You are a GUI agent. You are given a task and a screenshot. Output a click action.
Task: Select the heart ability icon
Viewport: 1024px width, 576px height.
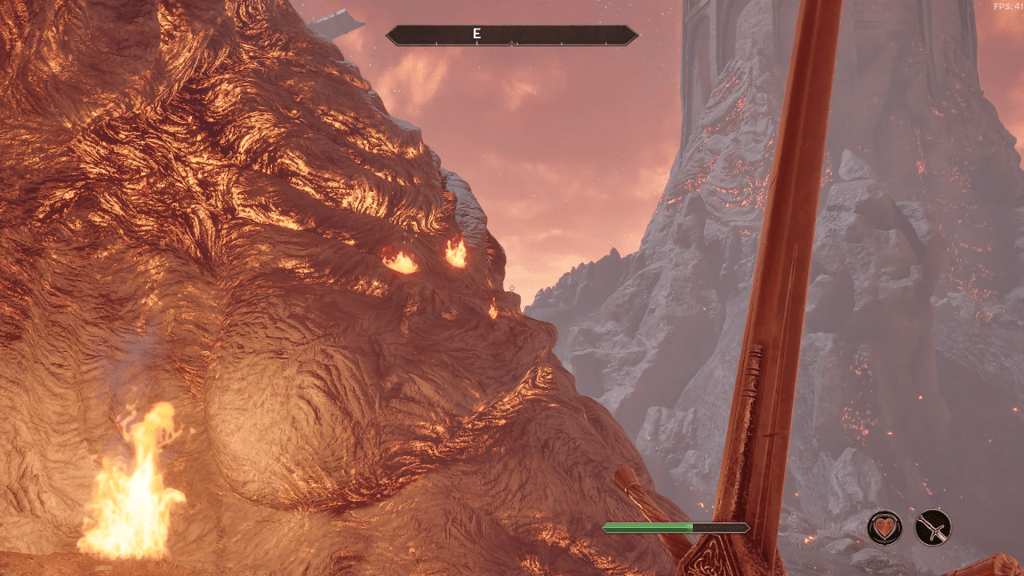coord(884,527)
